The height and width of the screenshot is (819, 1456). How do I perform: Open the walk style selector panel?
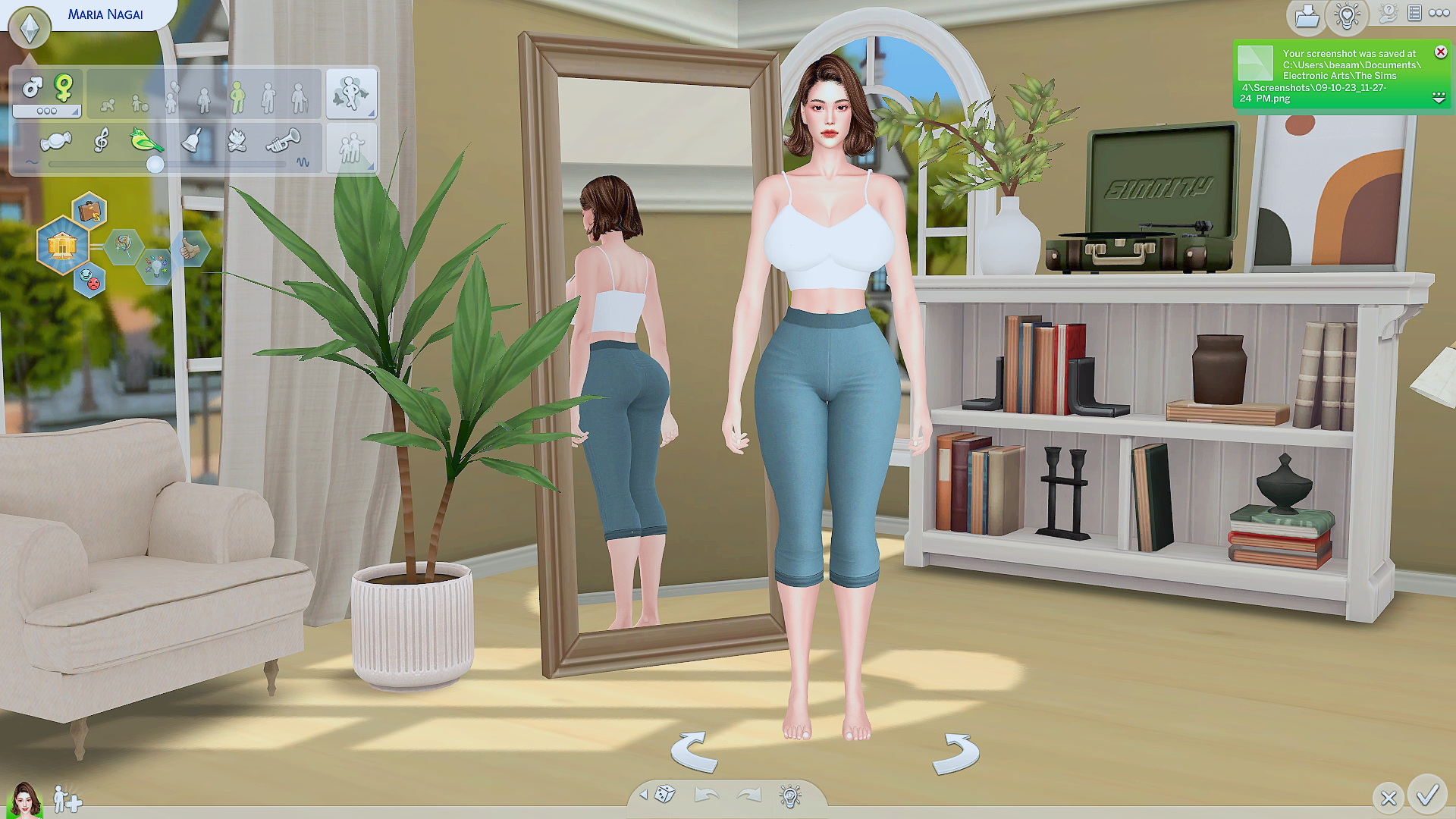point(352,91)
